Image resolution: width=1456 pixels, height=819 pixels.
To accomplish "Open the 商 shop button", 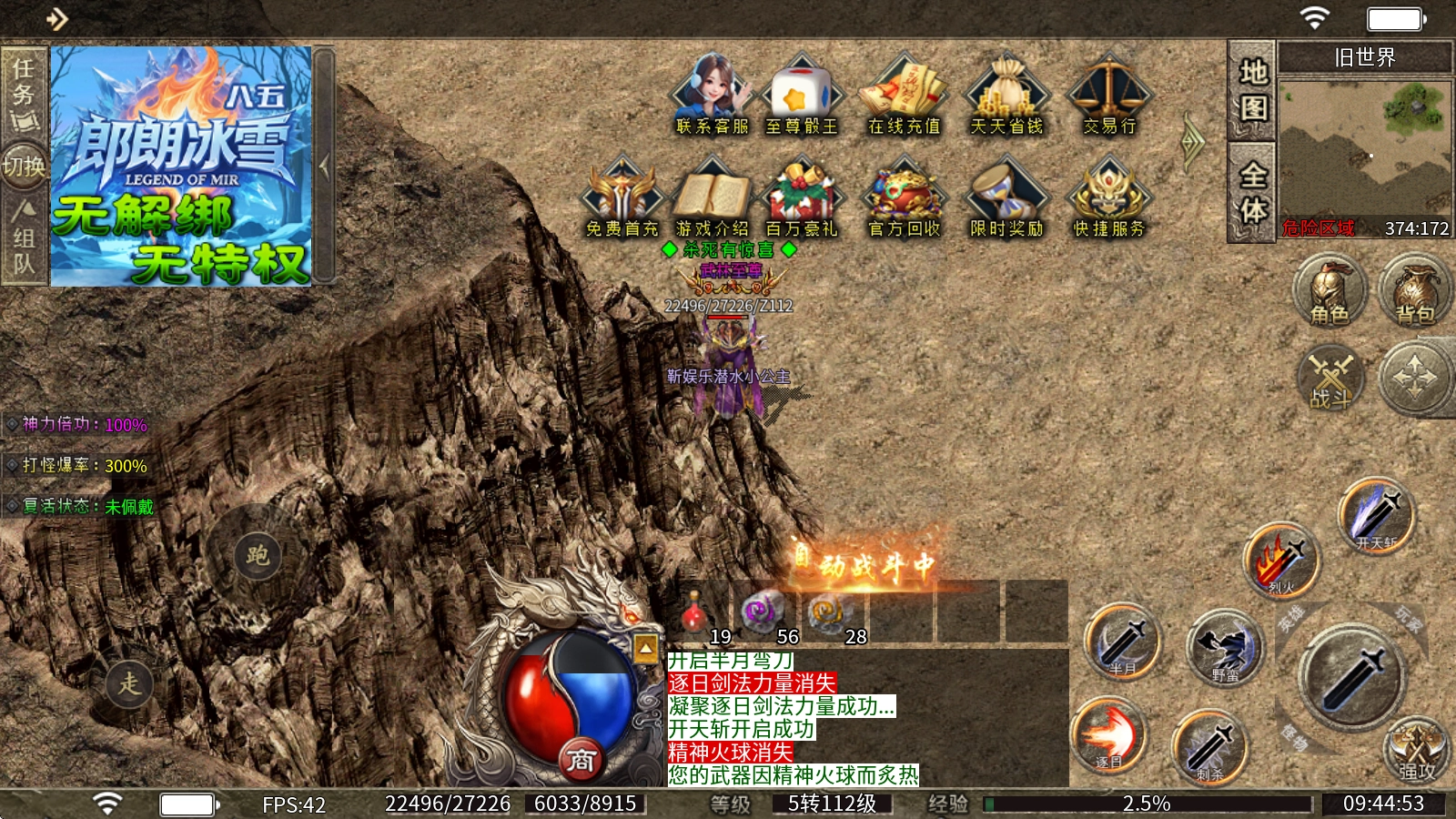I will [581, 759].
